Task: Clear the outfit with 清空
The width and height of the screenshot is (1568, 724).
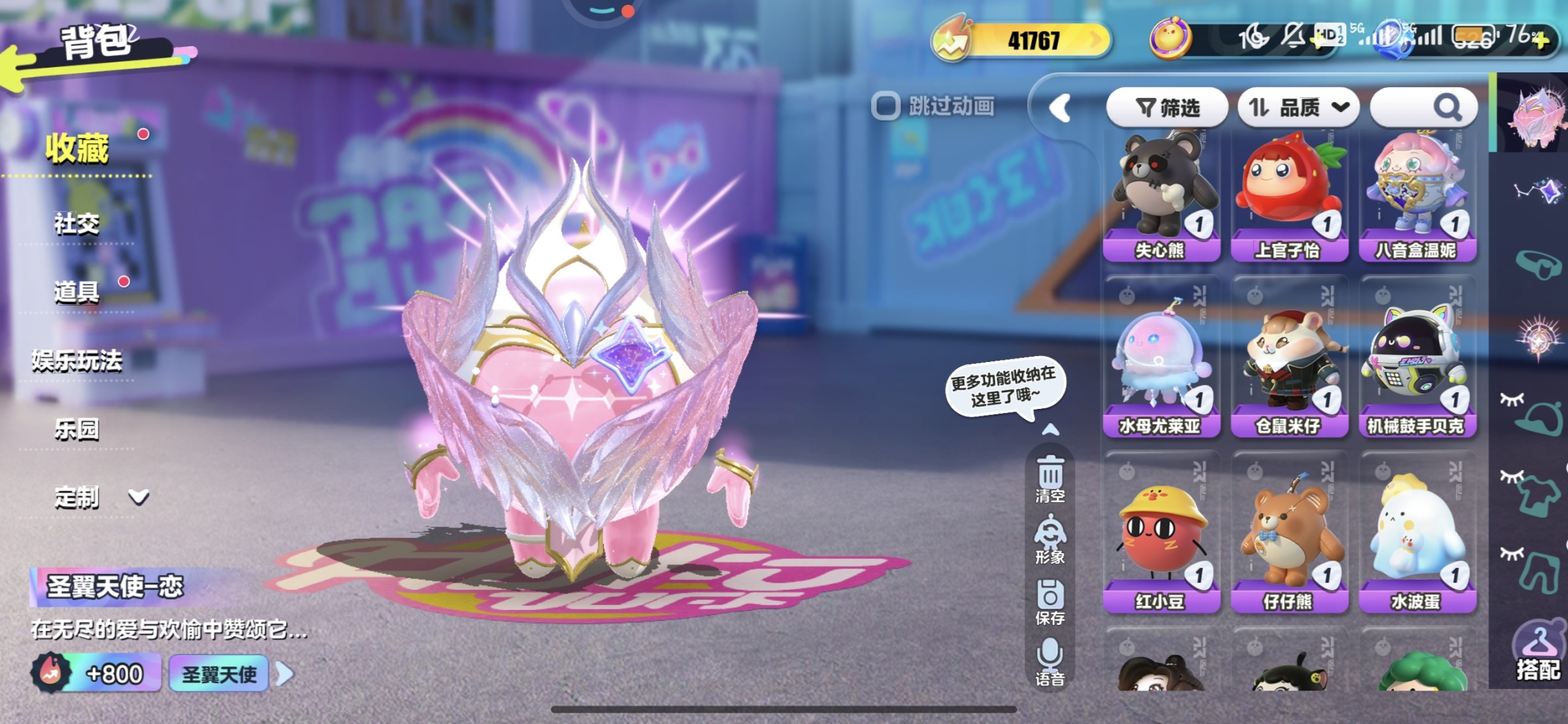Action: pos(1050,479)
